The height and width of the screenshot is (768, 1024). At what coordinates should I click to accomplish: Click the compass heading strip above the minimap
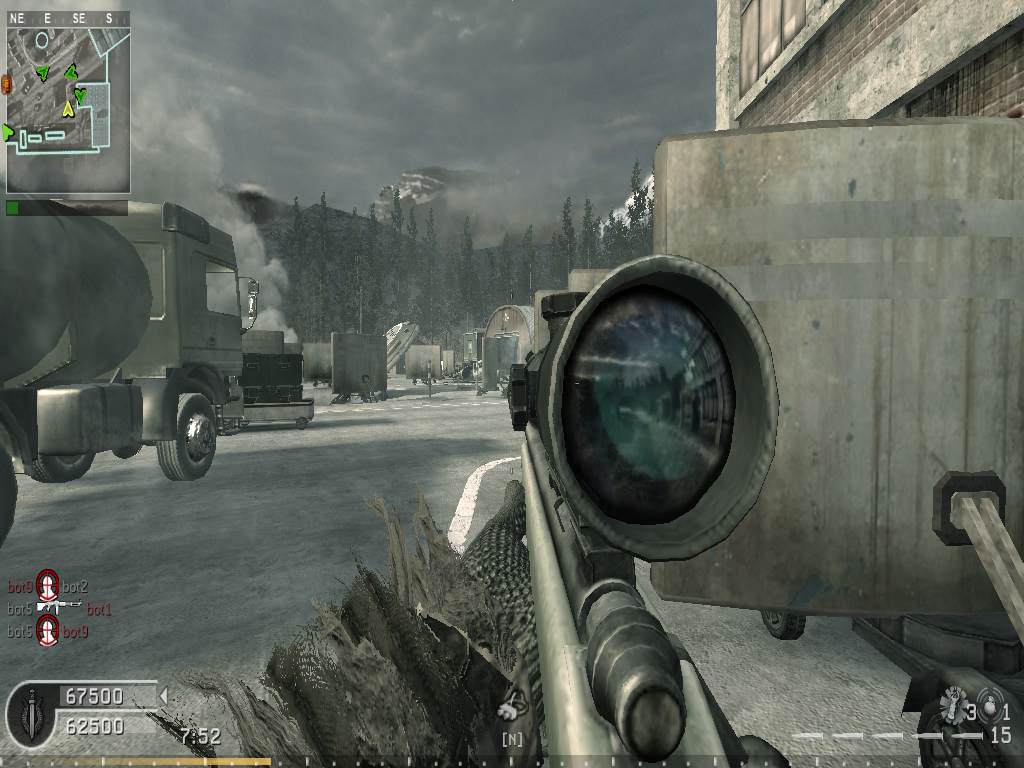tap(67, 17)
